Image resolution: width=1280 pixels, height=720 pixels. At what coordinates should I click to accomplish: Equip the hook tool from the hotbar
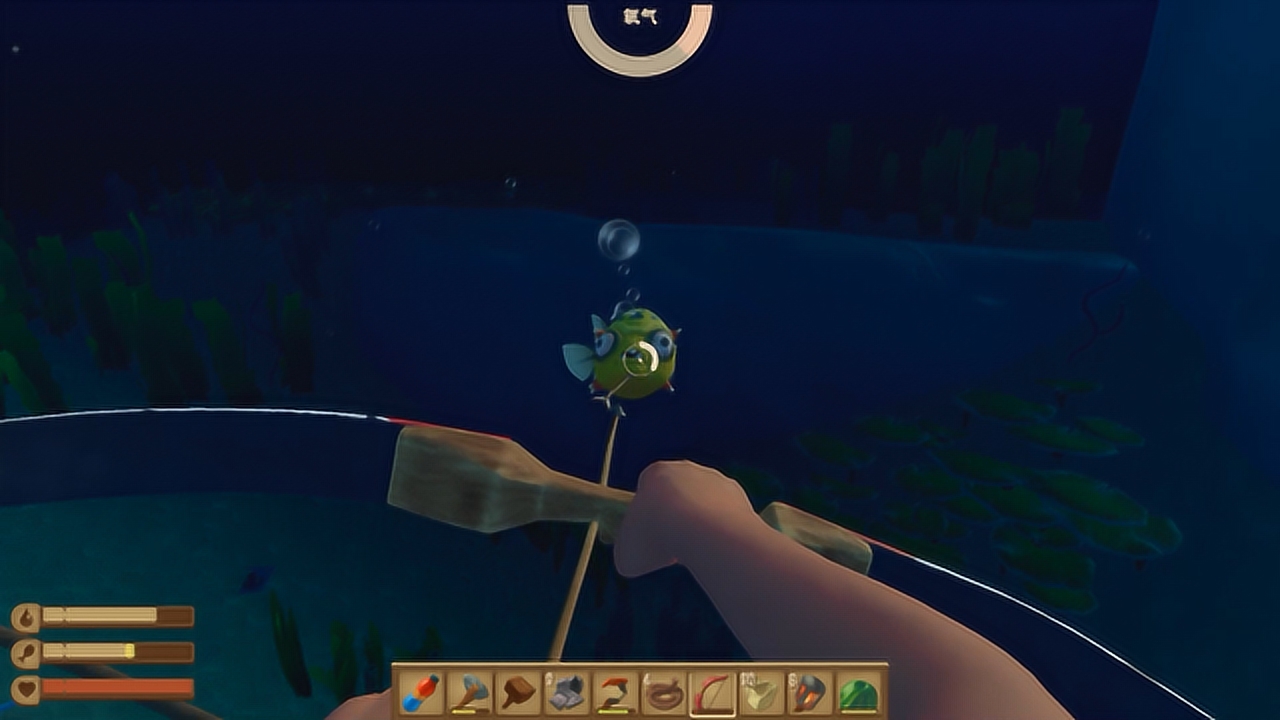[x=615, y=693]
